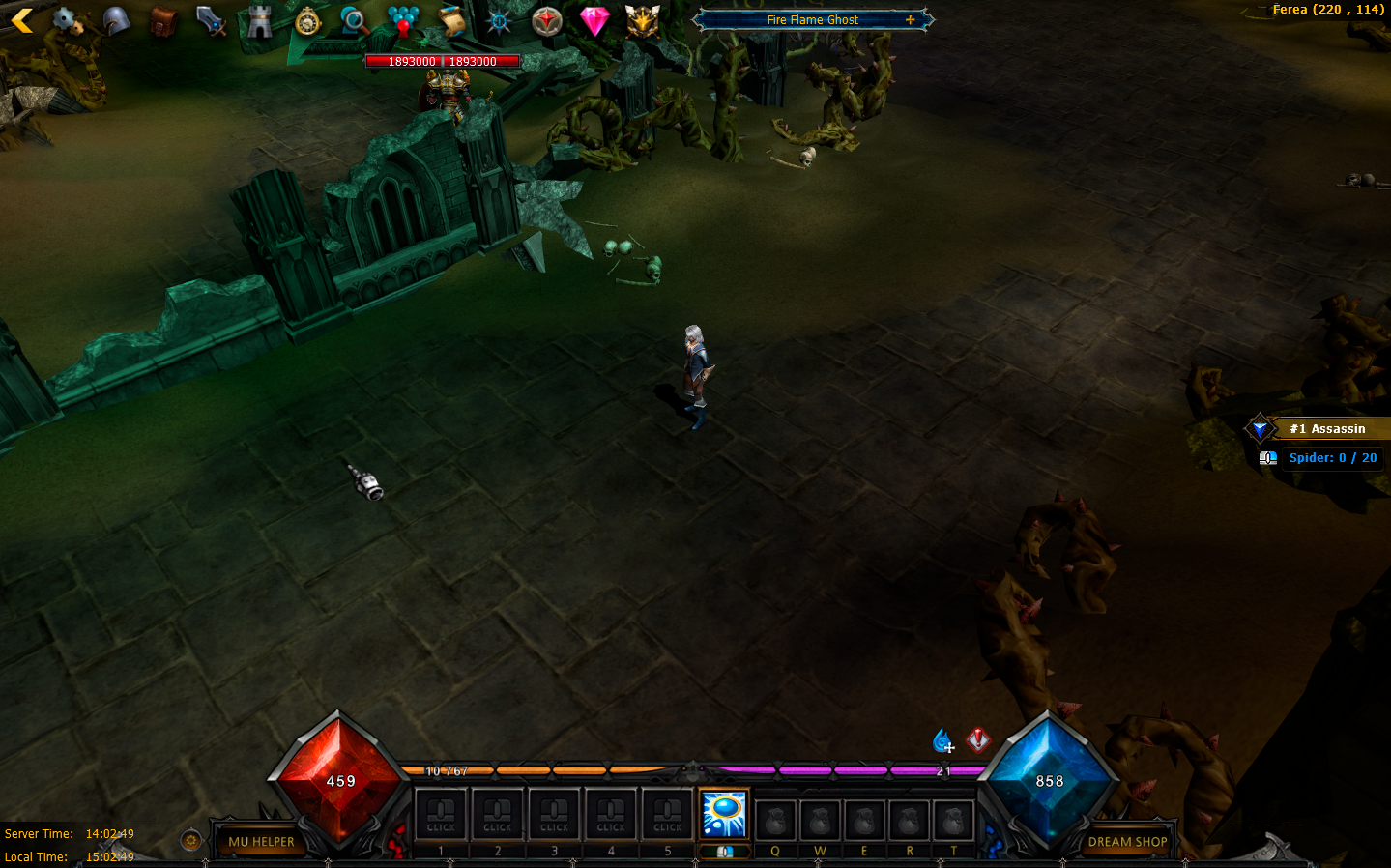Open the leather backpack inventory
The image size is (1391, 868).
[163, 21]
